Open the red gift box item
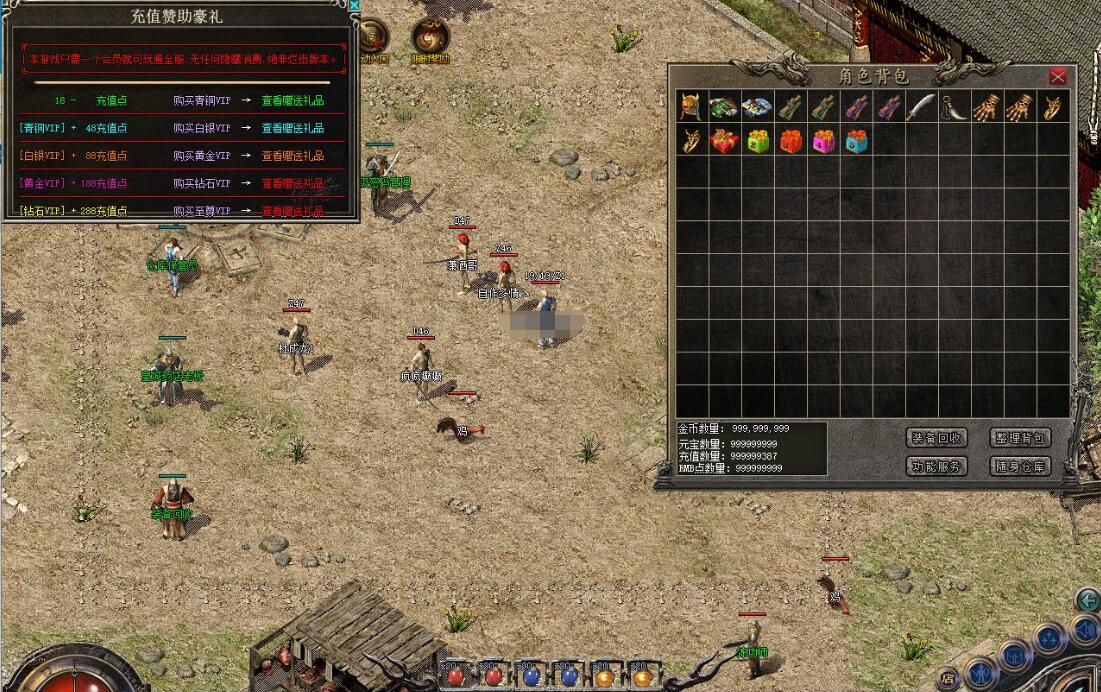Screen dimensions: 1101x692 point(724,141)
